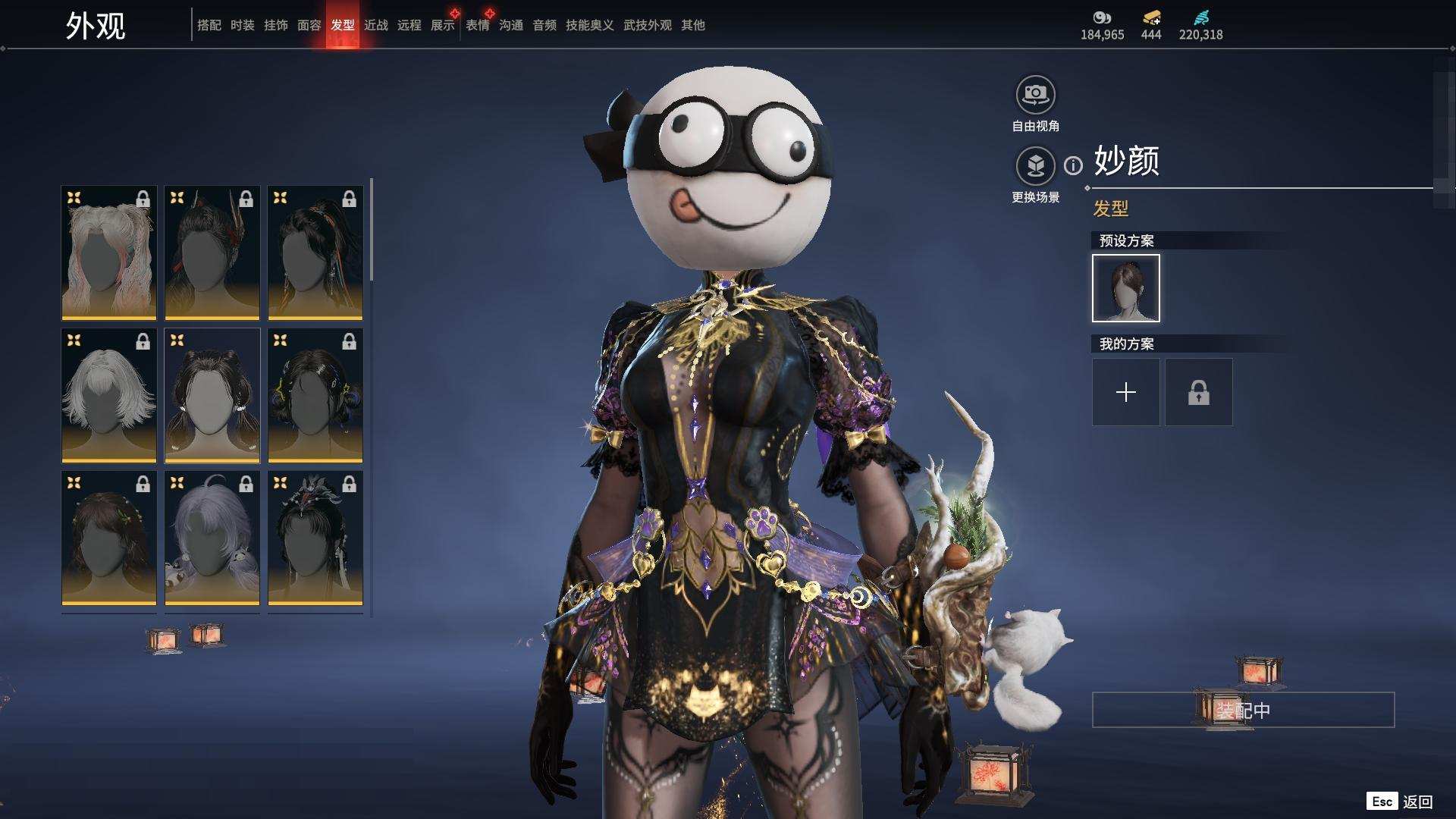Show hairstyle info via the i icon

point(1073,165)
